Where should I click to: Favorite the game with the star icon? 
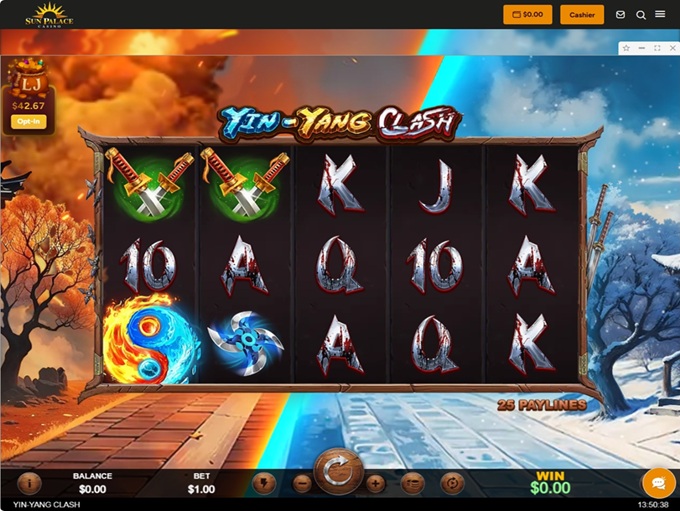pos(626,48)
